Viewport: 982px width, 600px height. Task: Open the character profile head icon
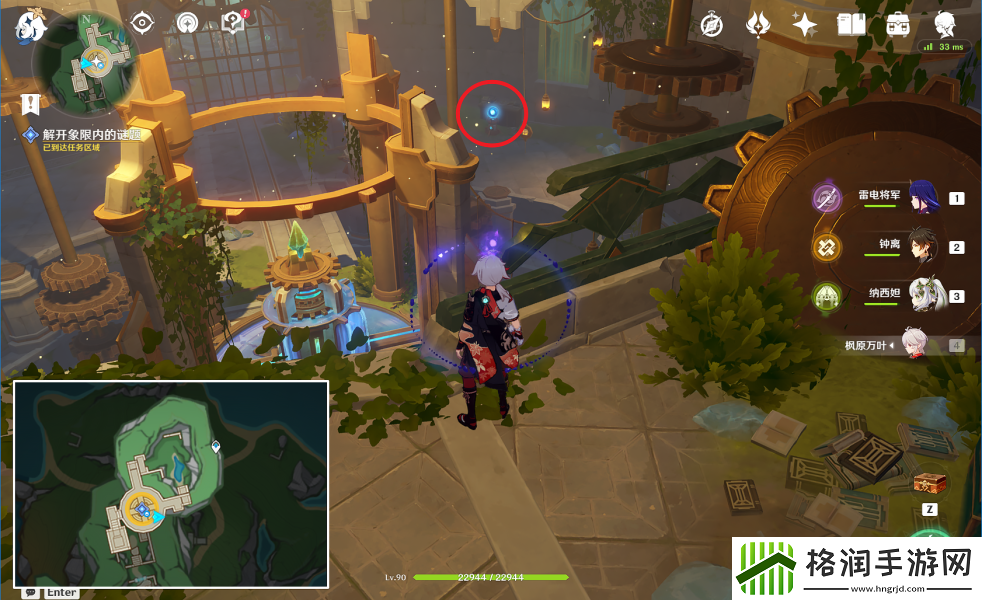pos(944,24)
